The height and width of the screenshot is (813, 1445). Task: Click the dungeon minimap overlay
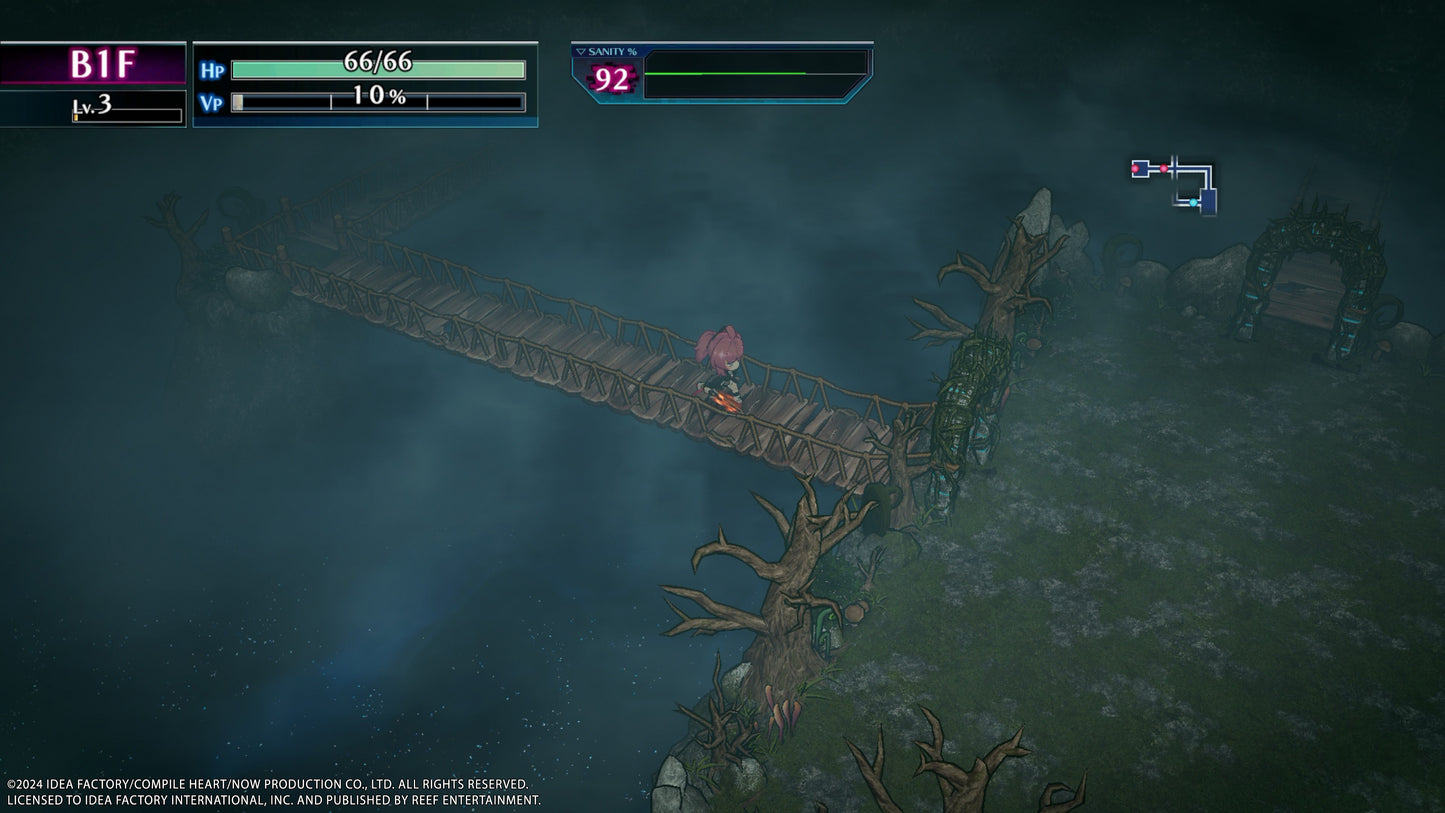click(1175, 184)
